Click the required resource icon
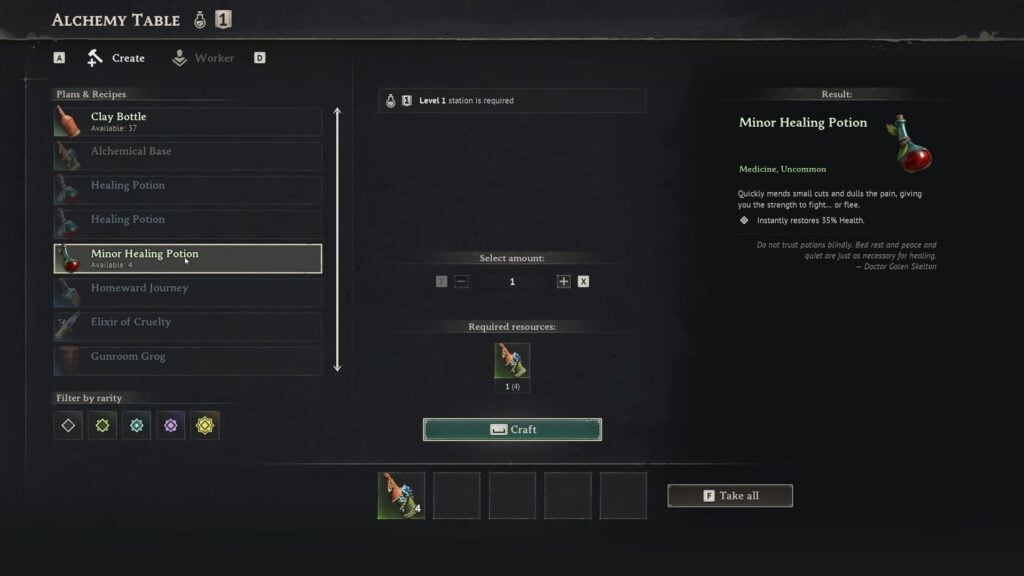This screenshot has width=1024, height=576. point(512,361)
